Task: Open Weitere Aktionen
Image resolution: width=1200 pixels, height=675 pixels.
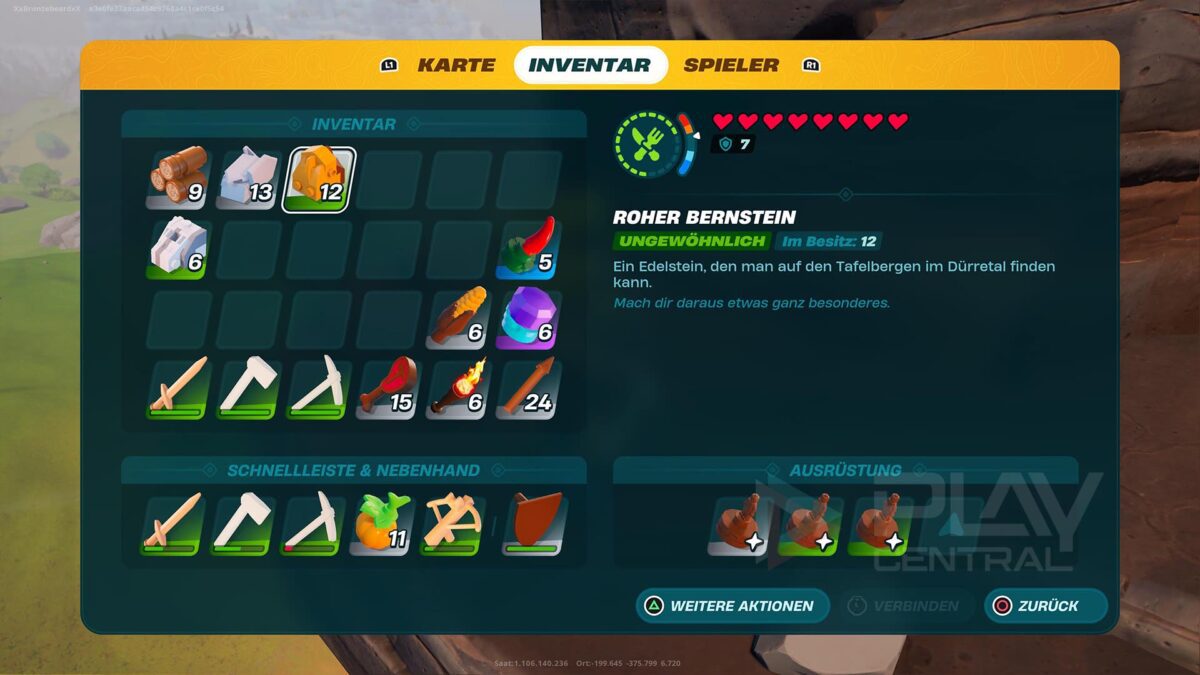Action: pyautogui.click(x=733, y=606)
